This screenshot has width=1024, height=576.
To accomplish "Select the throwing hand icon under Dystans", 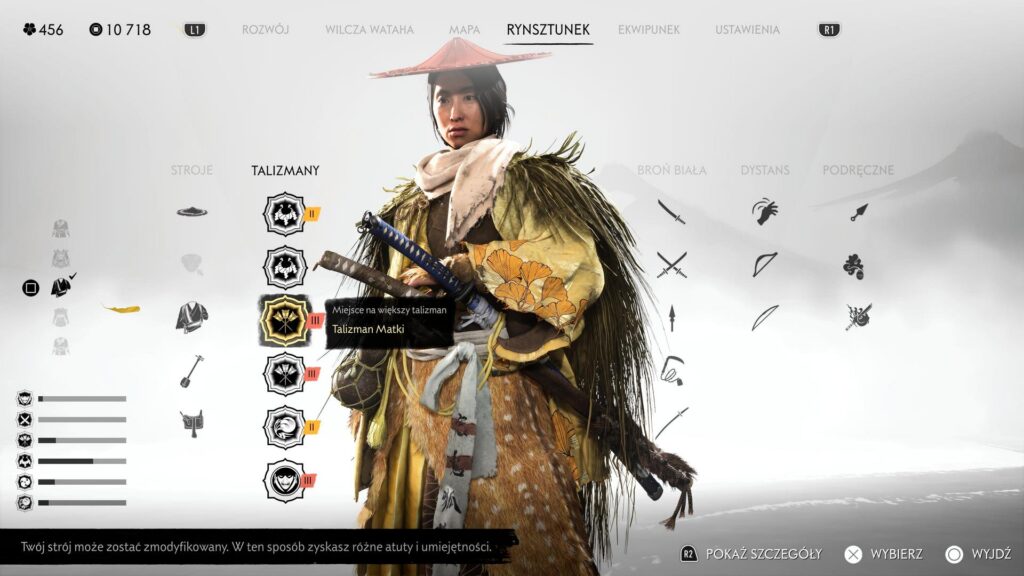I will click(765, 211).
